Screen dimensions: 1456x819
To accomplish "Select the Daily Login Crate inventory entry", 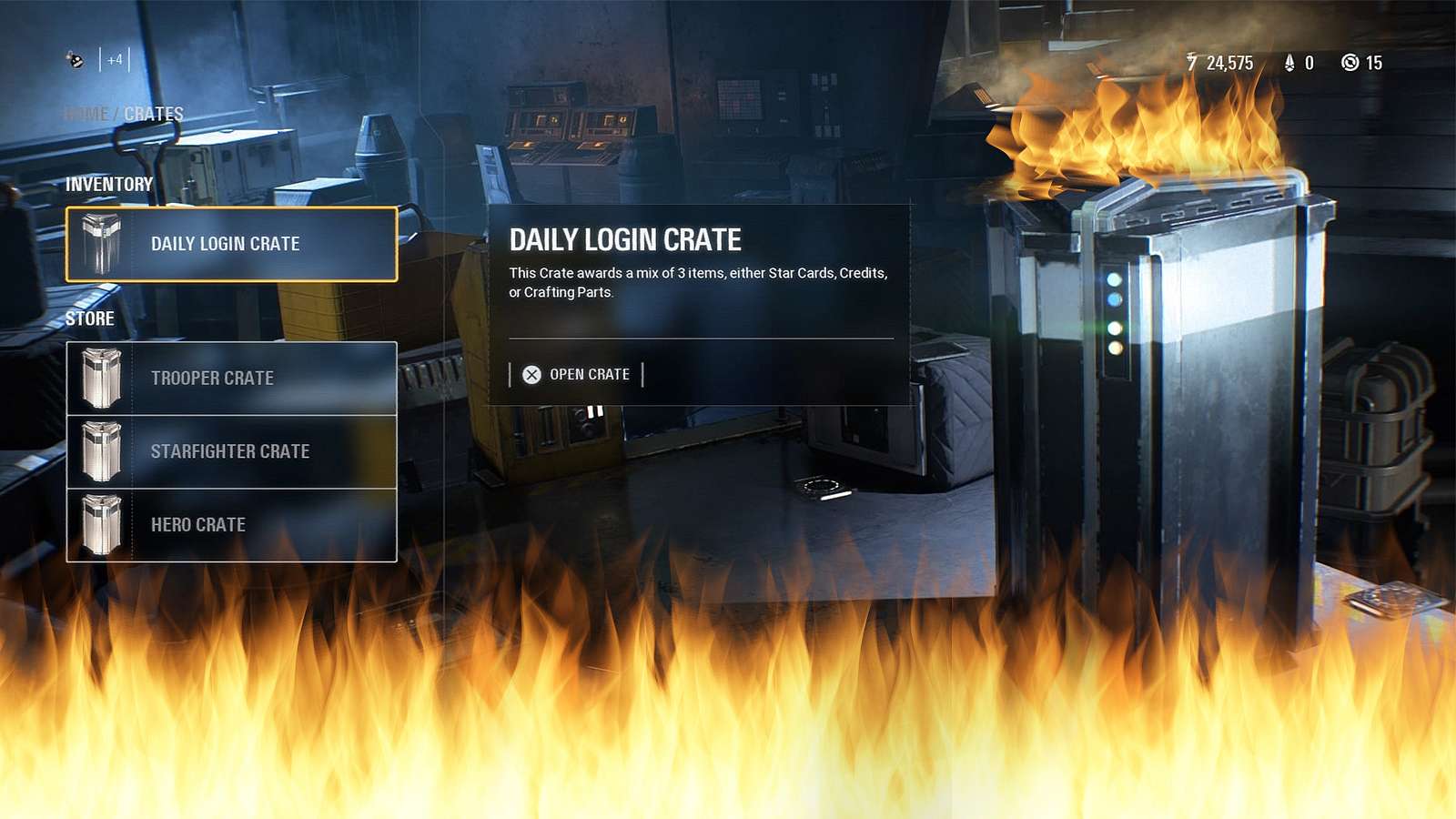I will 232,243.
